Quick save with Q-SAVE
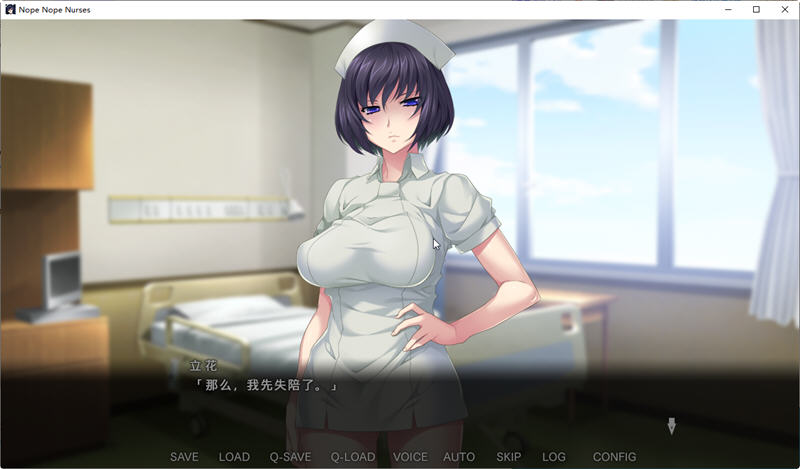 click(x=289, y=457)
